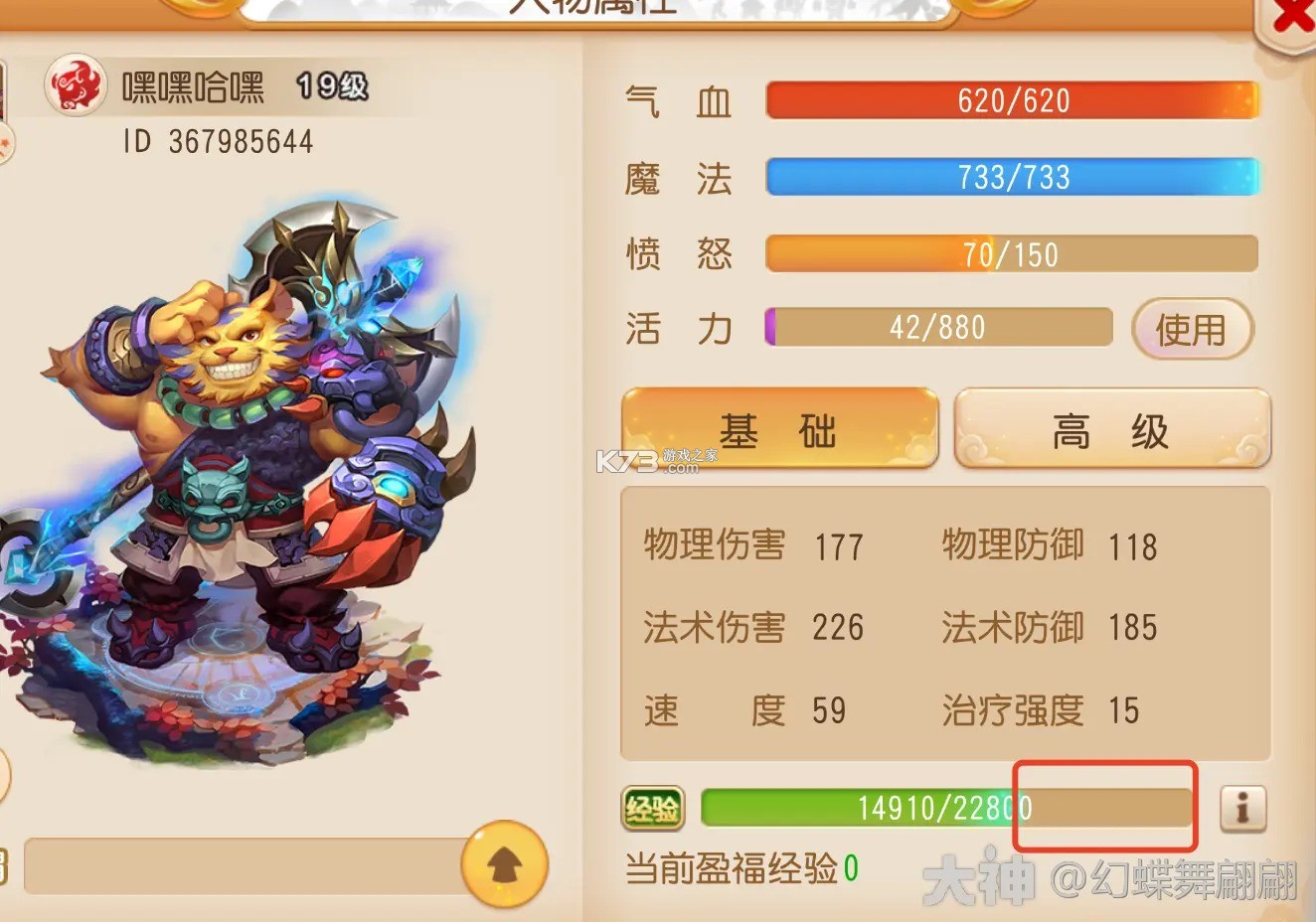Close the attribute panel with the red X
This screenshot has width=1316, height=922.
1292,16
